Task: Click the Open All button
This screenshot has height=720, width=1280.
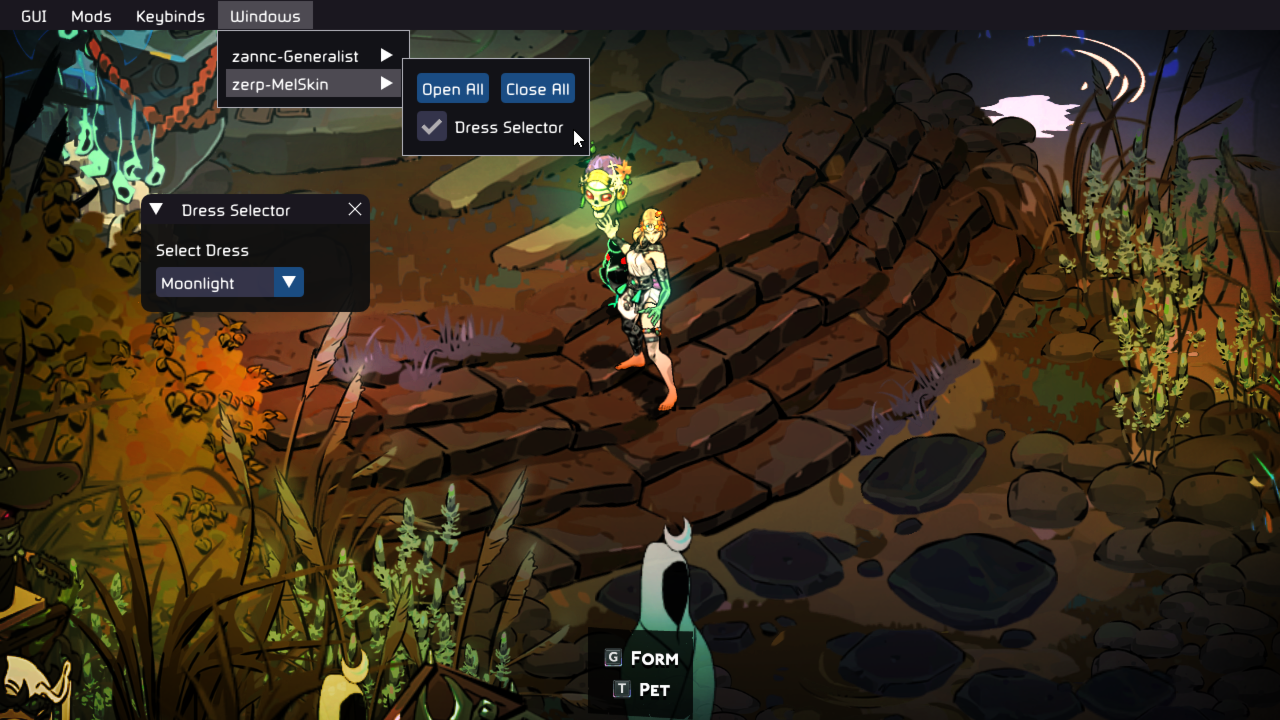Action: click(453, 89)
